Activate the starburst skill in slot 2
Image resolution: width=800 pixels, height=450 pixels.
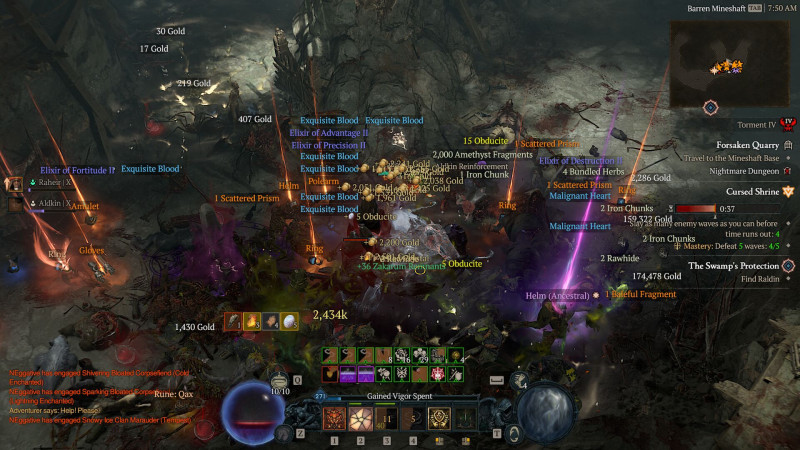361,419
